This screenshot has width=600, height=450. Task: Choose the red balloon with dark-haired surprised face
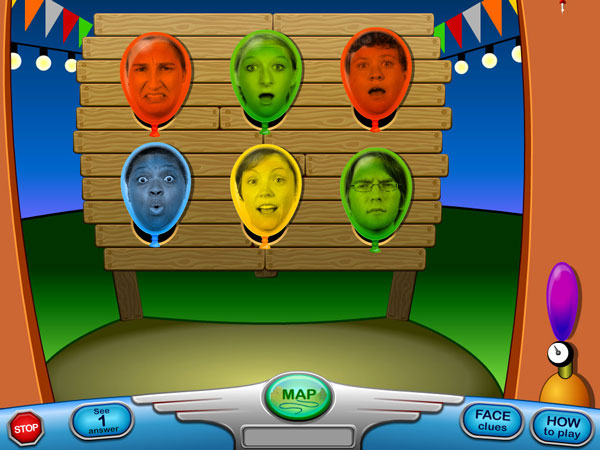376,75
